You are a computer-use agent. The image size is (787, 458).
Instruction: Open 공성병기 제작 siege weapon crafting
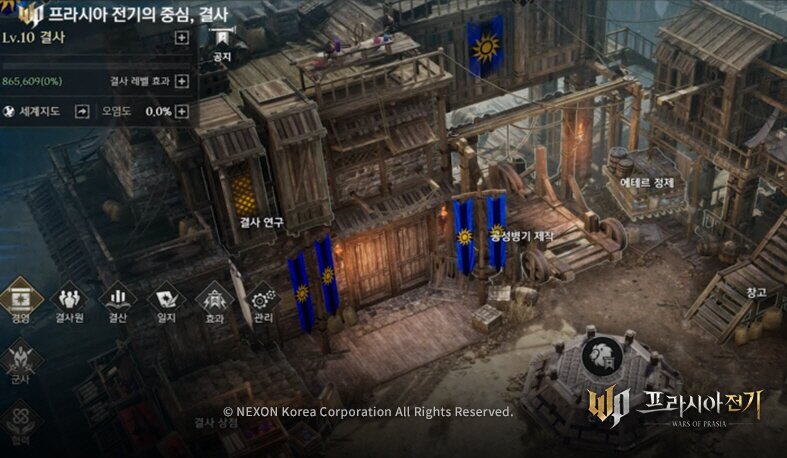pos(521,235)
